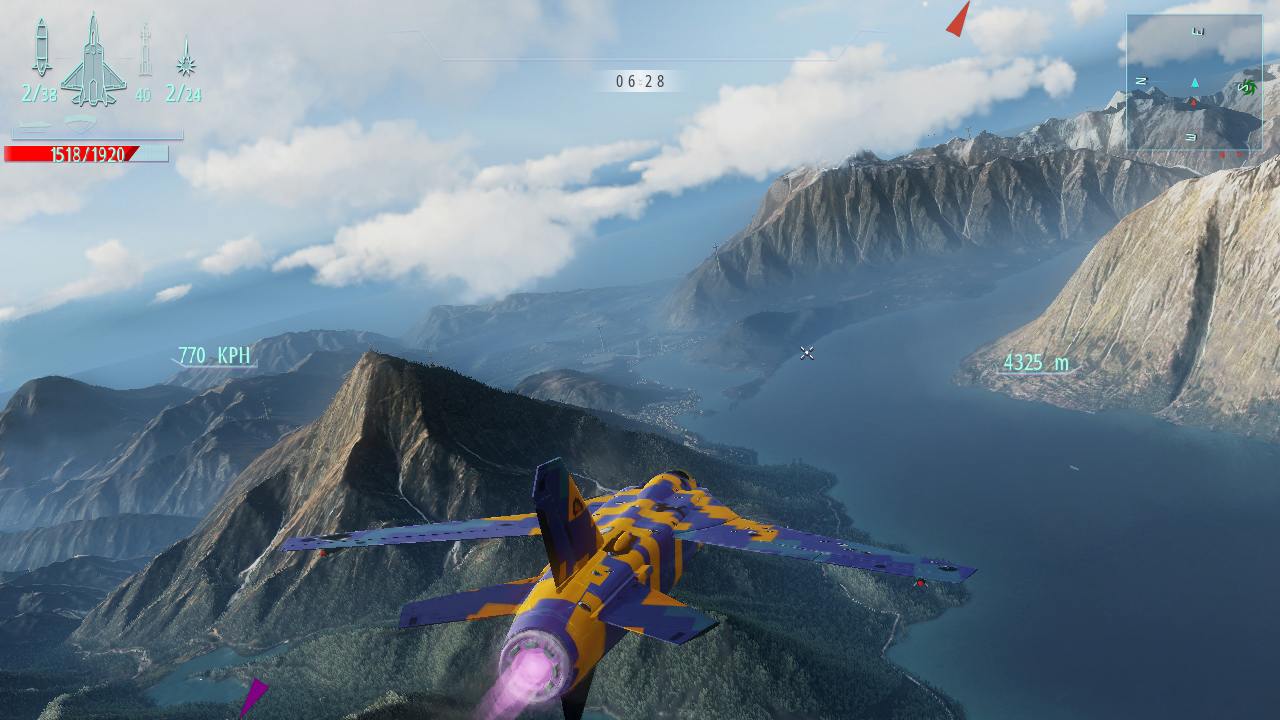The width and height of the screenshot is (1280, 720).
Task: Select the rocket pod weapon icon
Action: coord(144,50)
